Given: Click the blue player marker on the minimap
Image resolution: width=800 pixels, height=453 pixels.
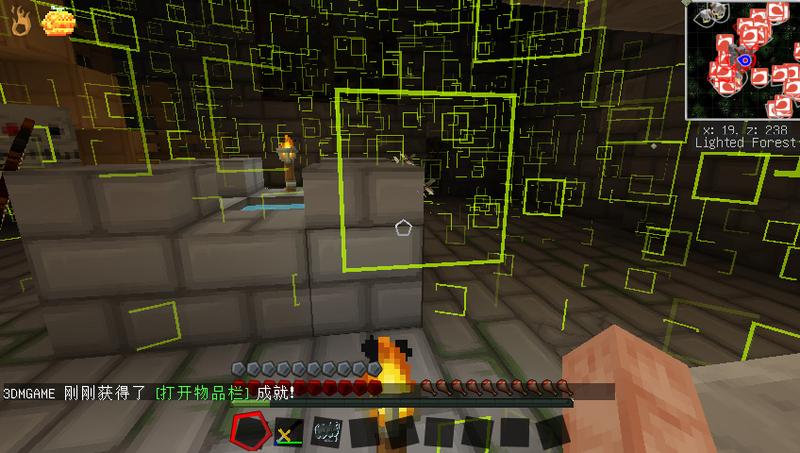Looking at the screenshot, I should tap(744, 61).
